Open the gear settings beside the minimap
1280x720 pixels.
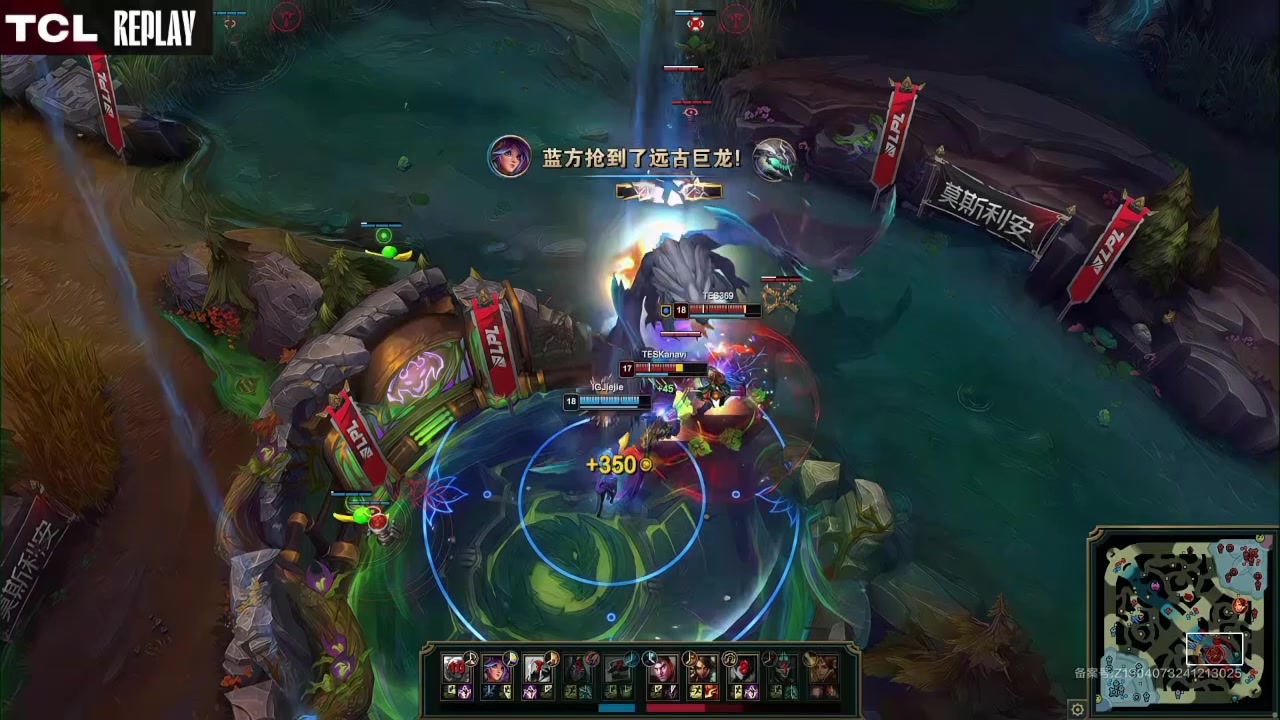1077,710
